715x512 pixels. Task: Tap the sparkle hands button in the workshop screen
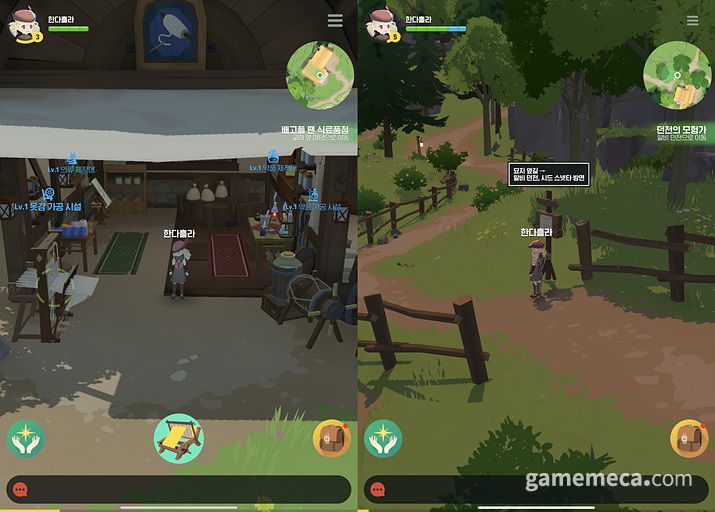(x=24, y=438)
